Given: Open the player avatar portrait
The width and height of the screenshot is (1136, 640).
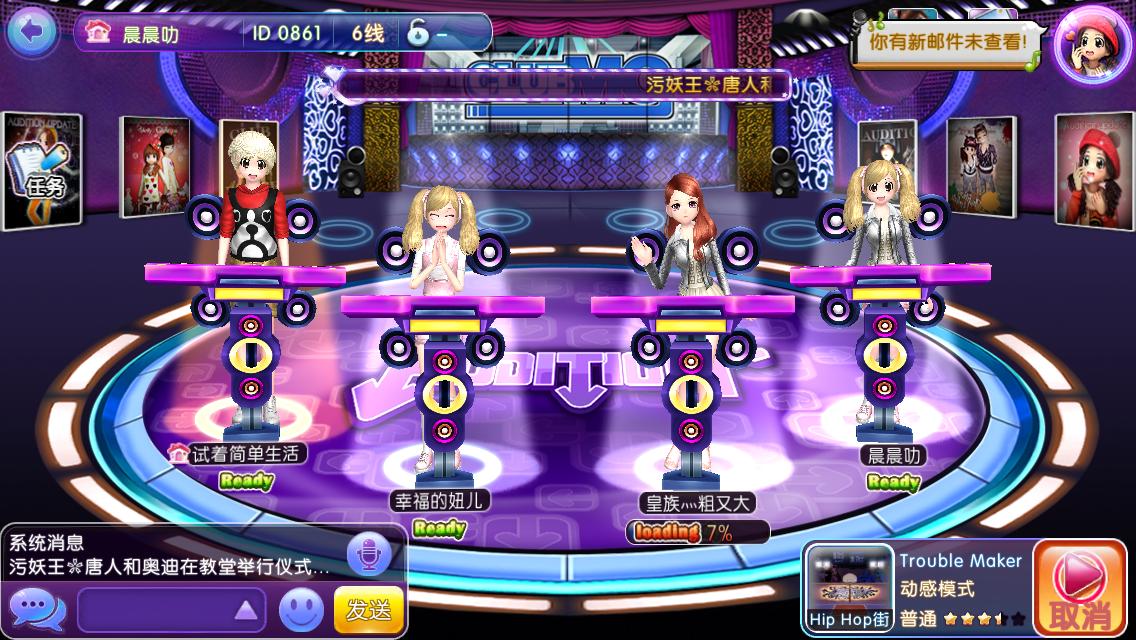Looking at the screenshot, I should click(x=1092, y=44).
